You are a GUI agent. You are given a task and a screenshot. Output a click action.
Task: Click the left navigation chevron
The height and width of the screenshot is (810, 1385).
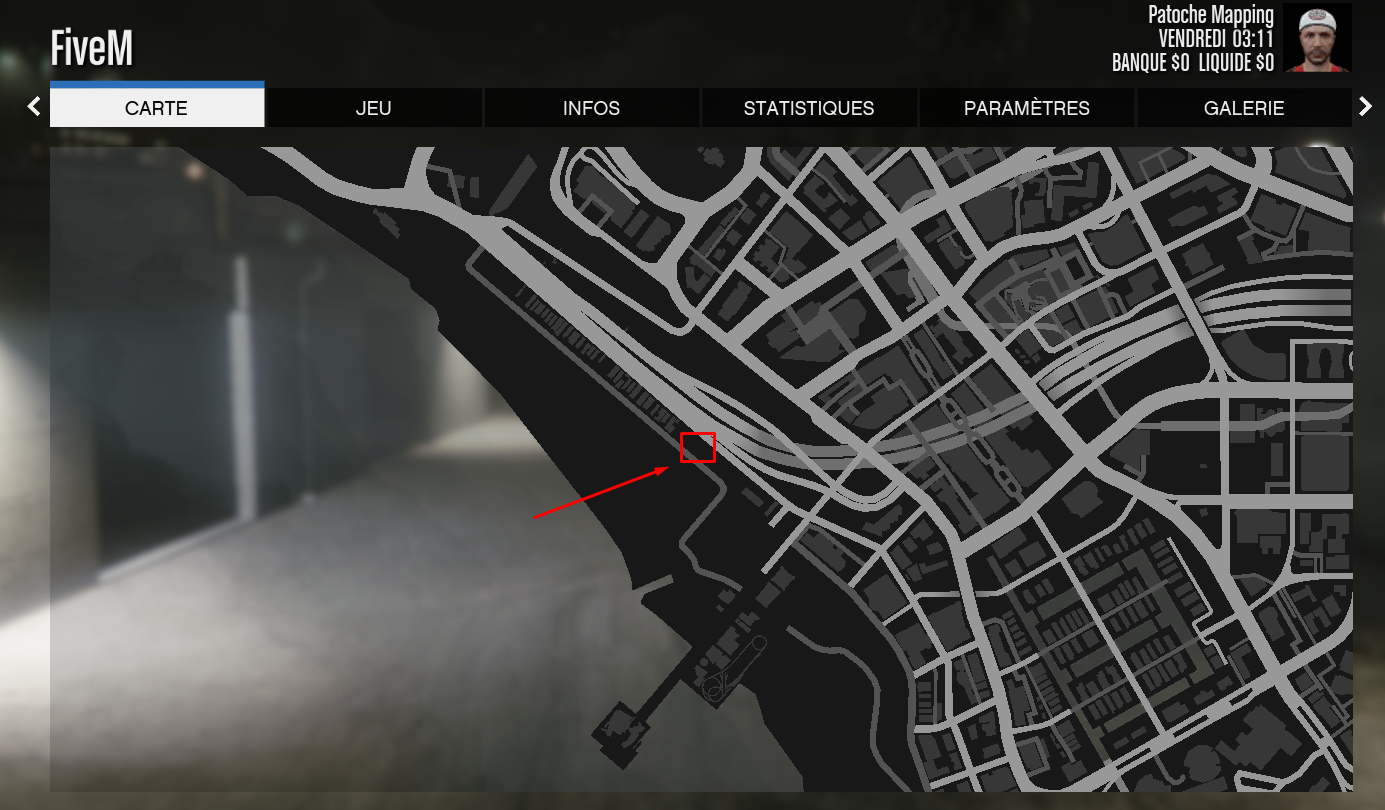point(33,106)
